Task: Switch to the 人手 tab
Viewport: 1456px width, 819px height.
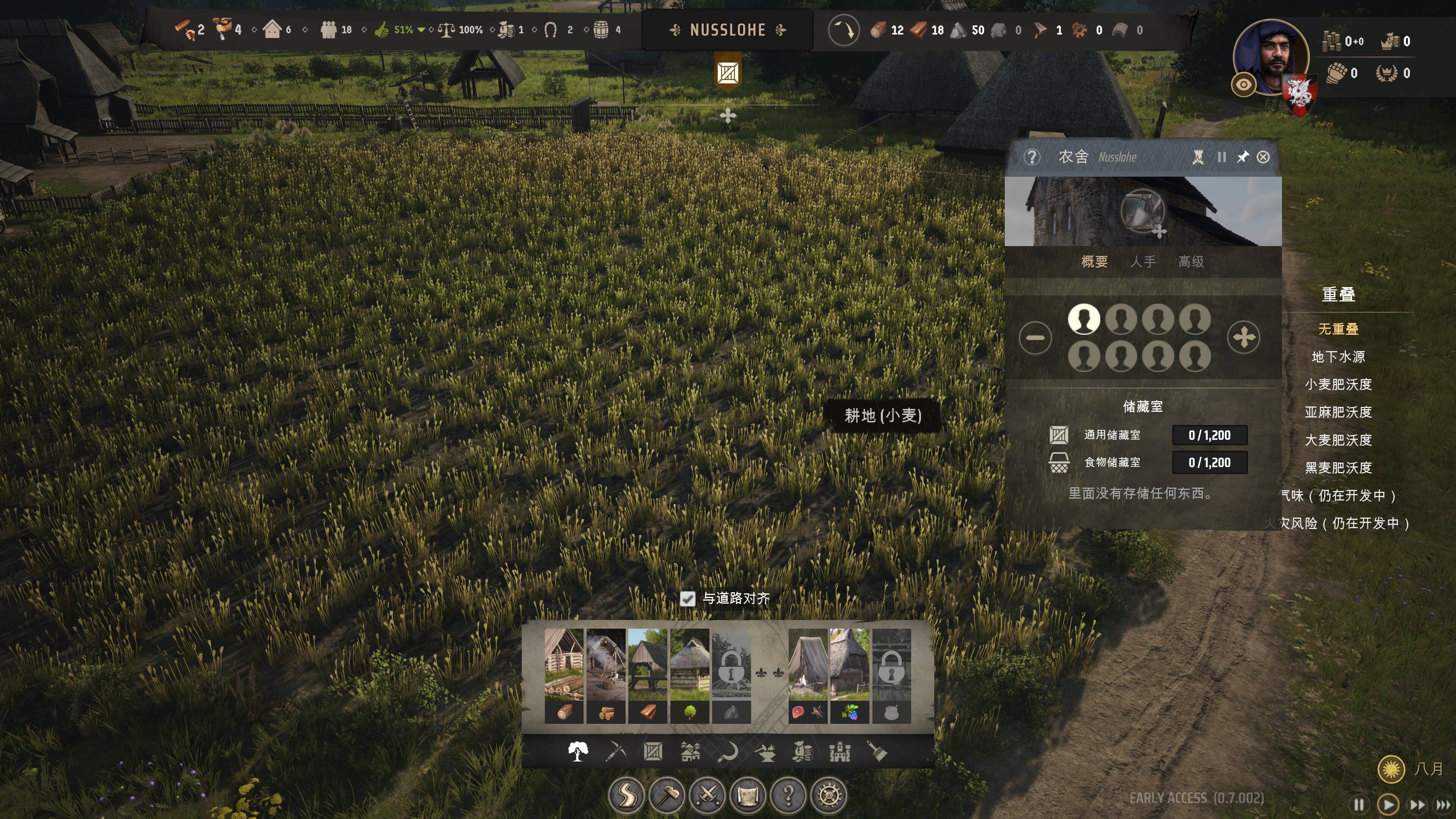Action: click(1143, 262)
